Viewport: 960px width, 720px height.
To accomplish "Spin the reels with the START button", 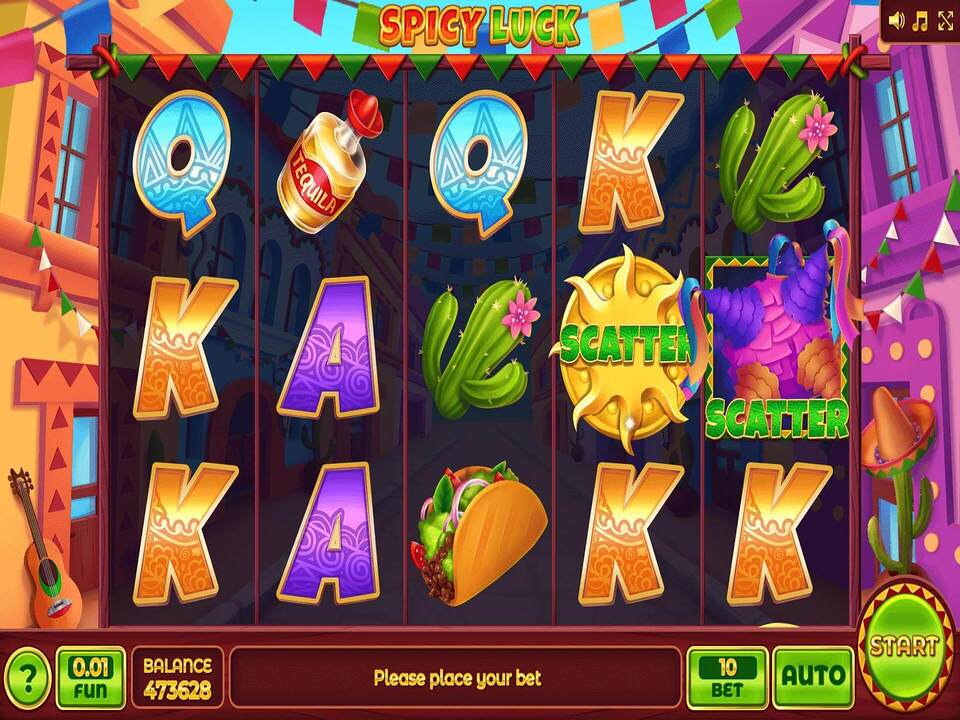I will 904,645.
